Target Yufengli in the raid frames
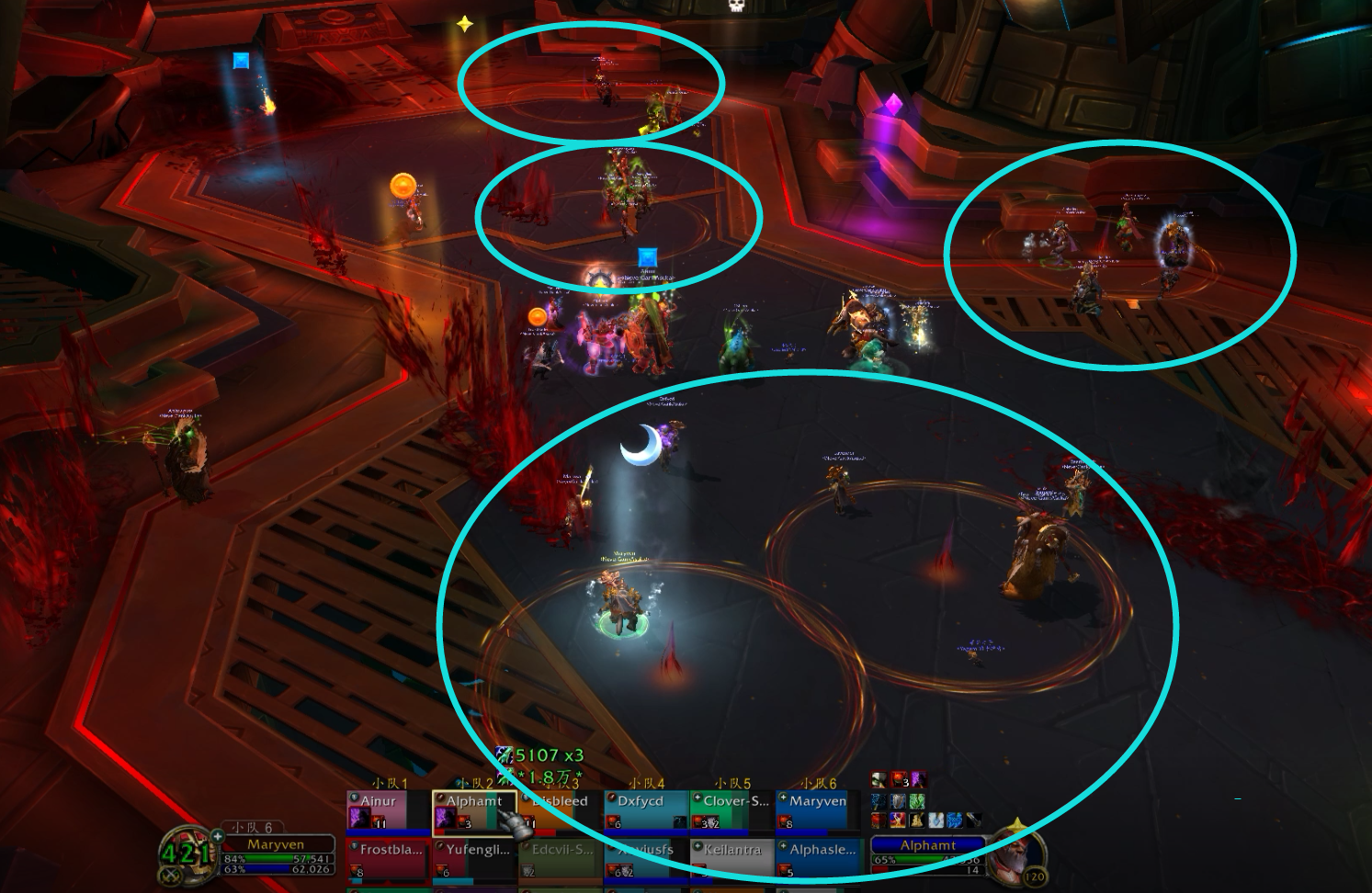This screenshot has height=893, width=1372. tap(474, 860)
